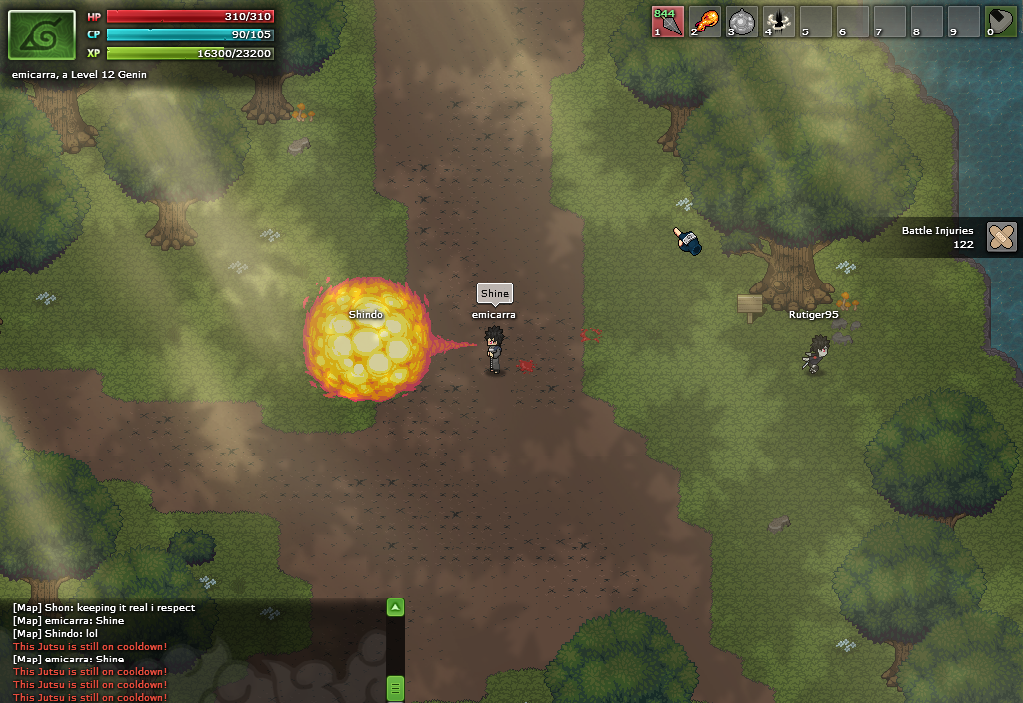Click the green-backed slot 0 item
This screenshot has width=1023, height=703.
tap(1001, 21)
